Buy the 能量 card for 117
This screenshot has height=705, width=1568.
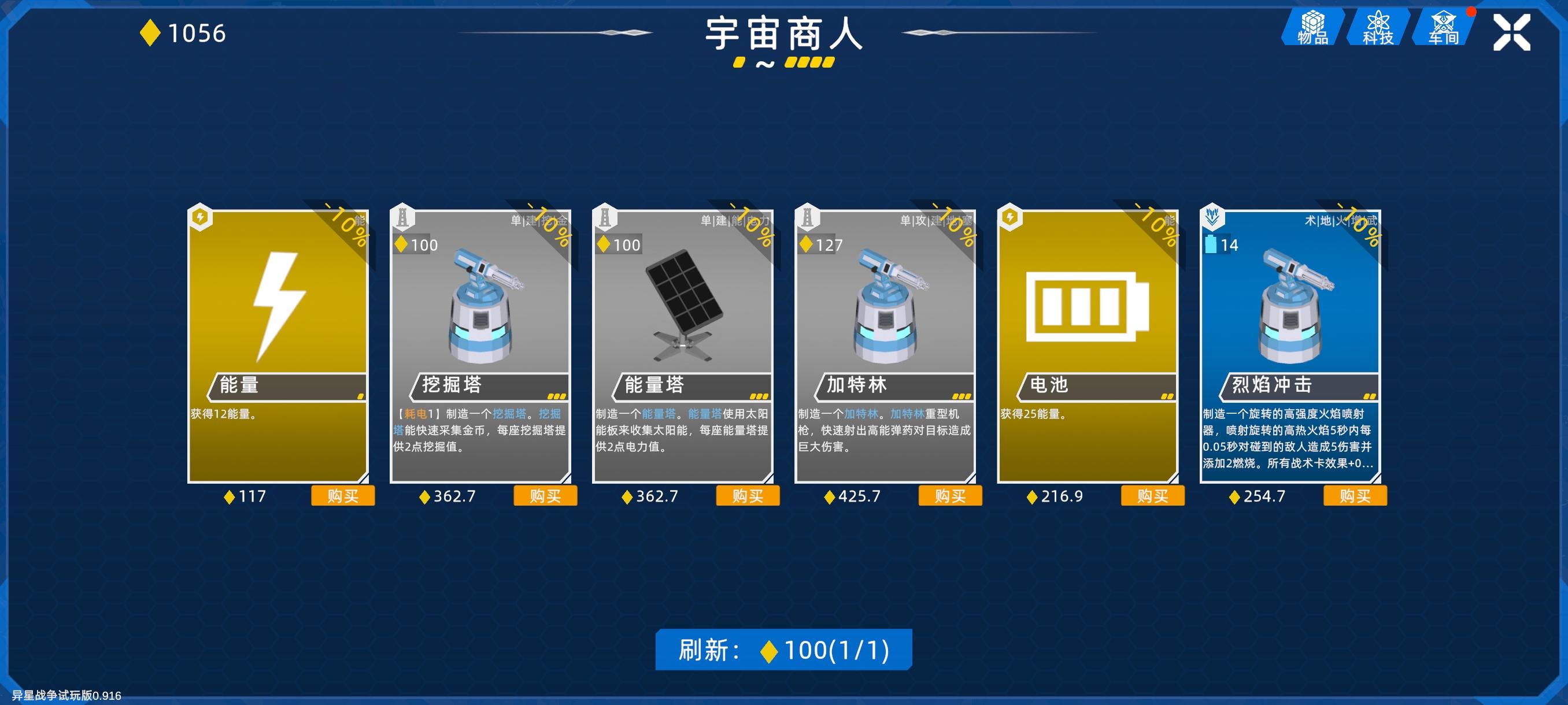[x=343, y=496]
